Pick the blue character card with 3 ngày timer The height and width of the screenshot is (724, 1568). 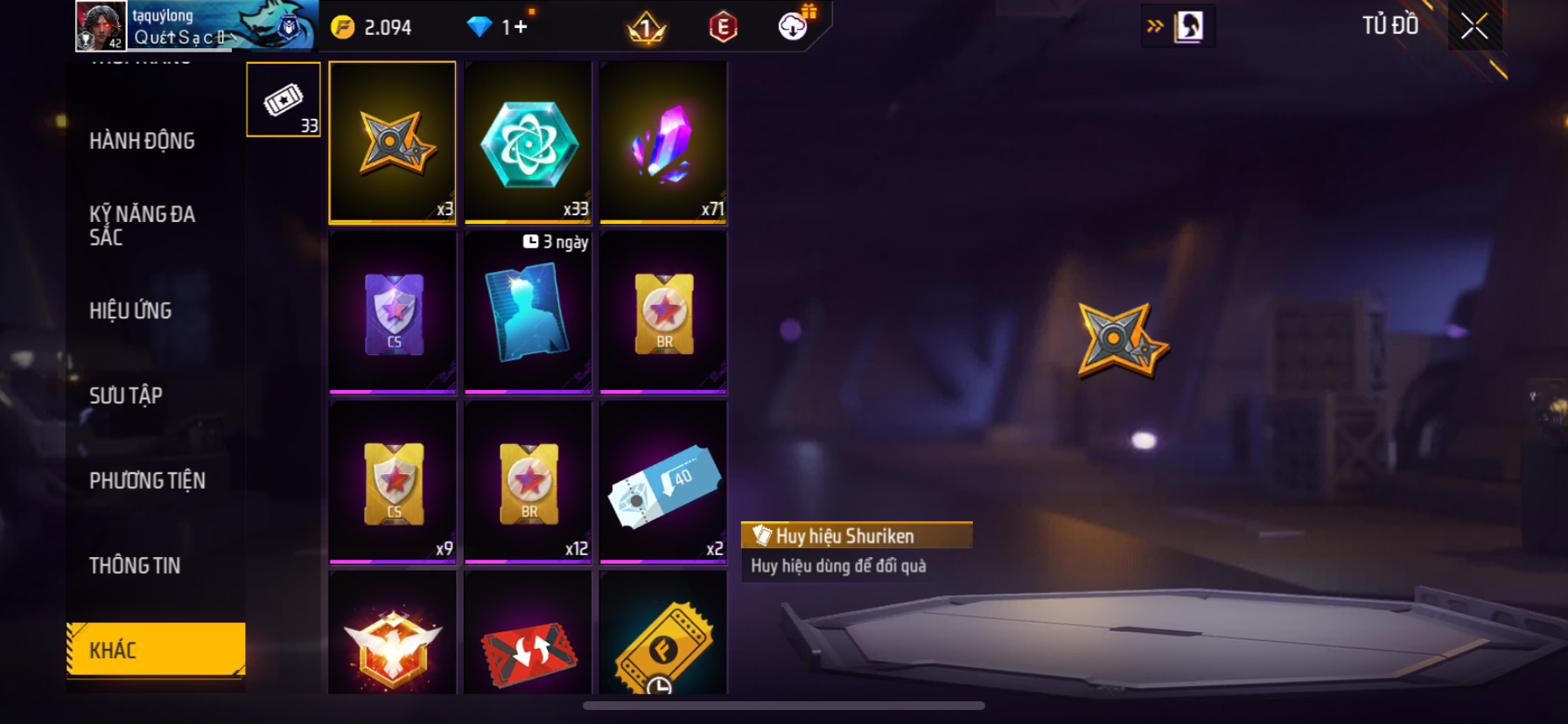pos(528,311)
